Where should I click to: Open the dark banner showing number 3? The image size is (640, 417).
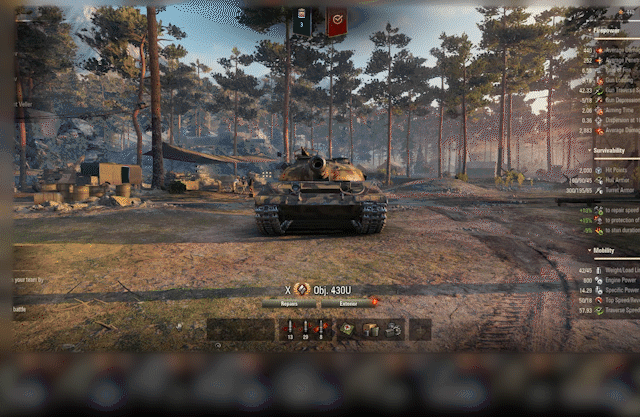tap(302, 21)
